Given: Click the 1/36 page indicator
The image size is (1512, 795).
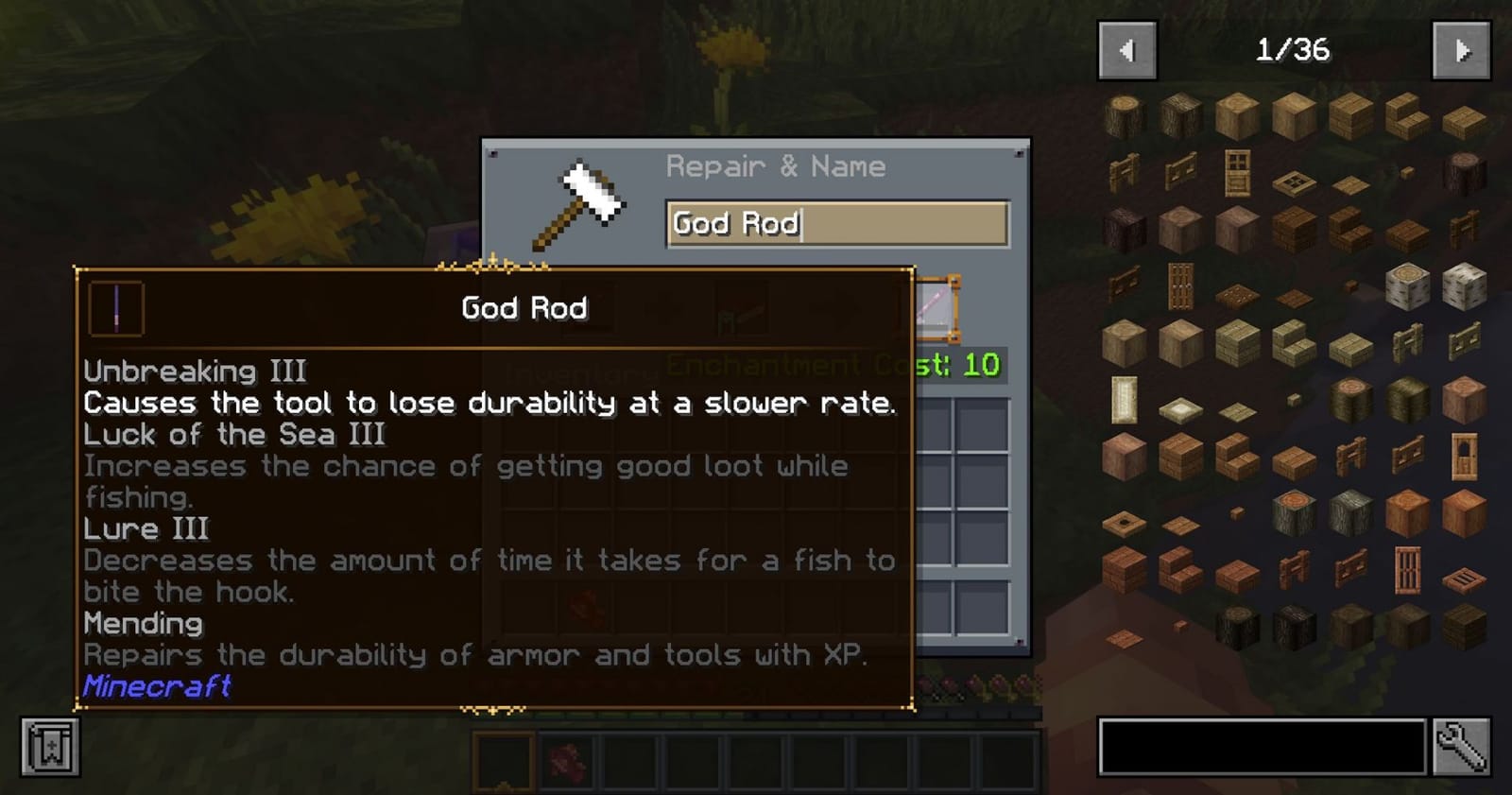Looking at the screenshot, I should click(1295, 50).
